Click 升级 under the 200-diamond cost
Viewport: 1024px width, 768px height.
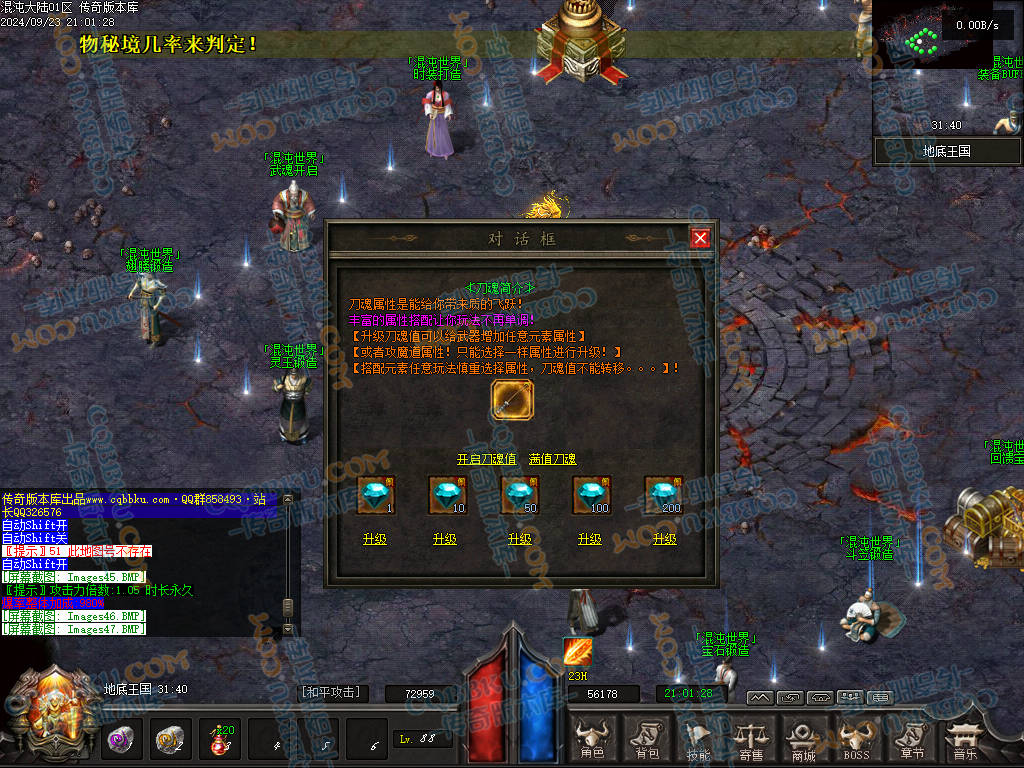665,539
